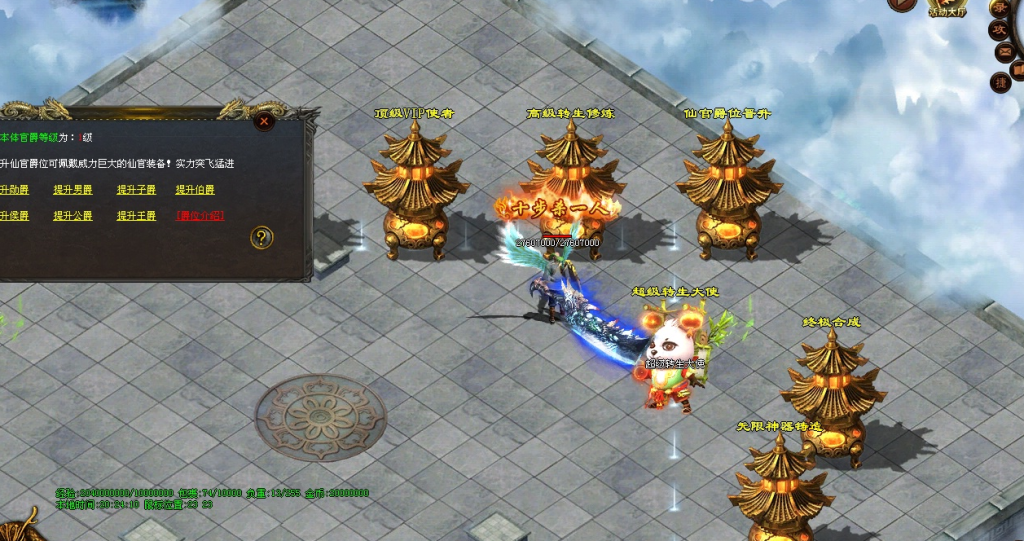Toggle the round 攻 attack mode button
1024x541 pixels.
point(1000,30)
